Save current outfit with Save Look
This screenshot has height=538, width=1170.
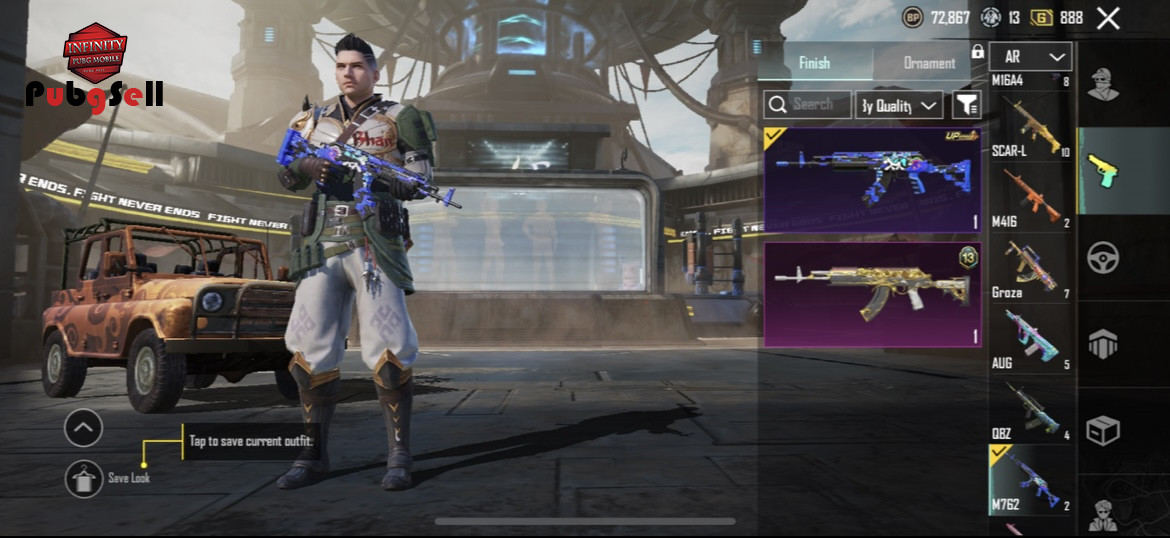(84, 478)
